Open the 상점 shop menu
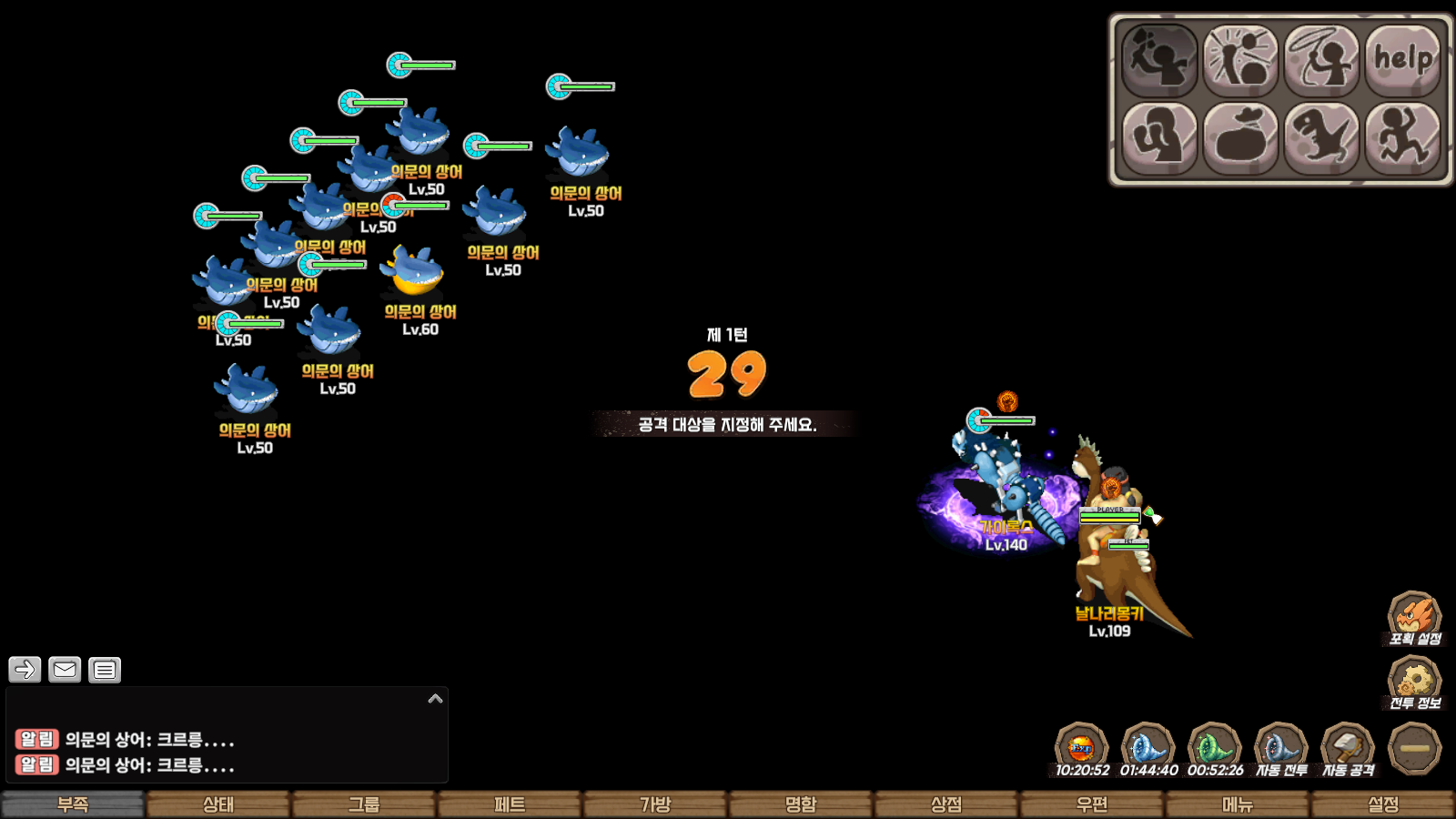1456x819 pixels. coord(946,804)
